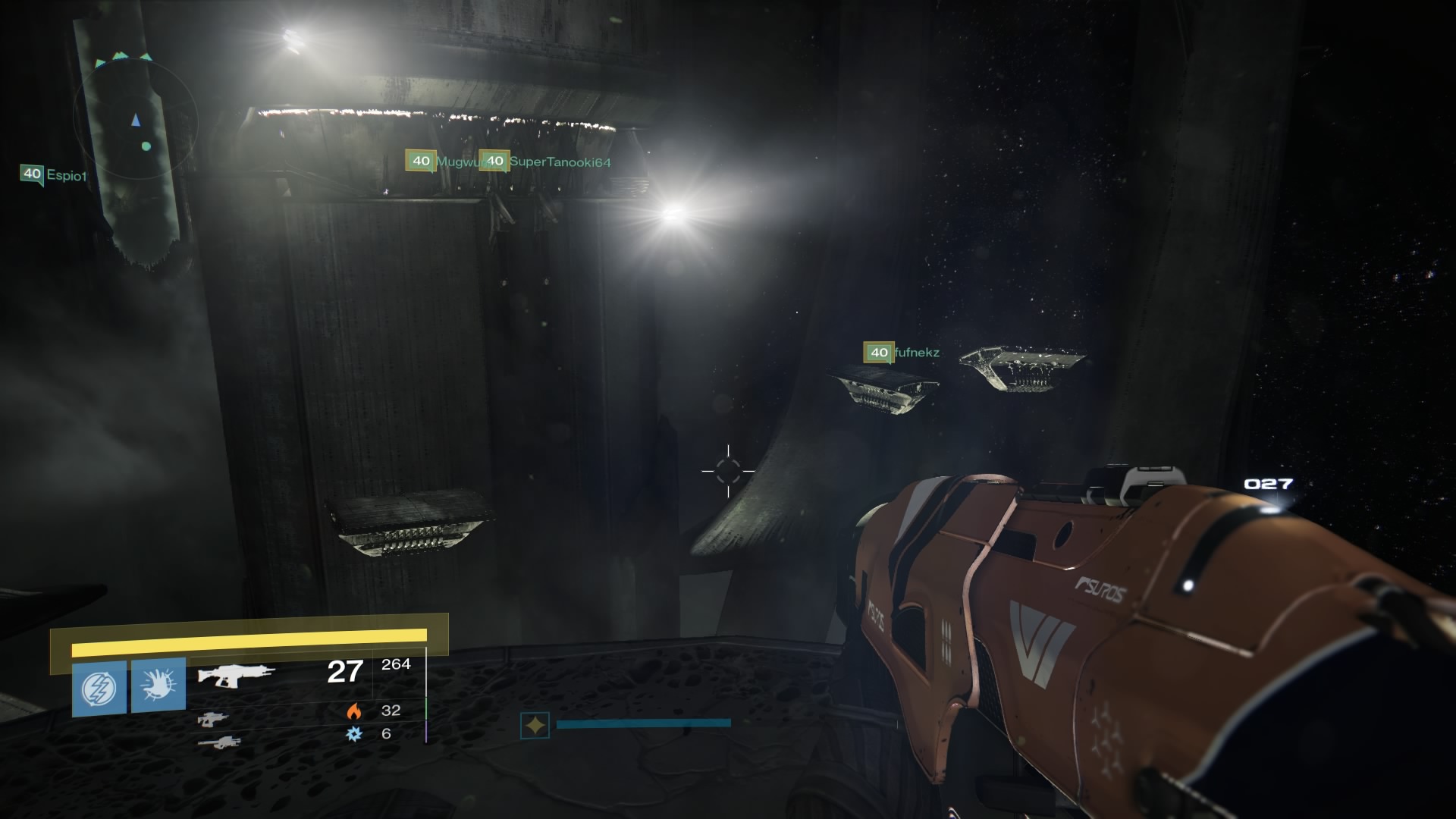Toggle SuperTanooki64's level 40 badge
1456x819 pixels.
point(496,160)
